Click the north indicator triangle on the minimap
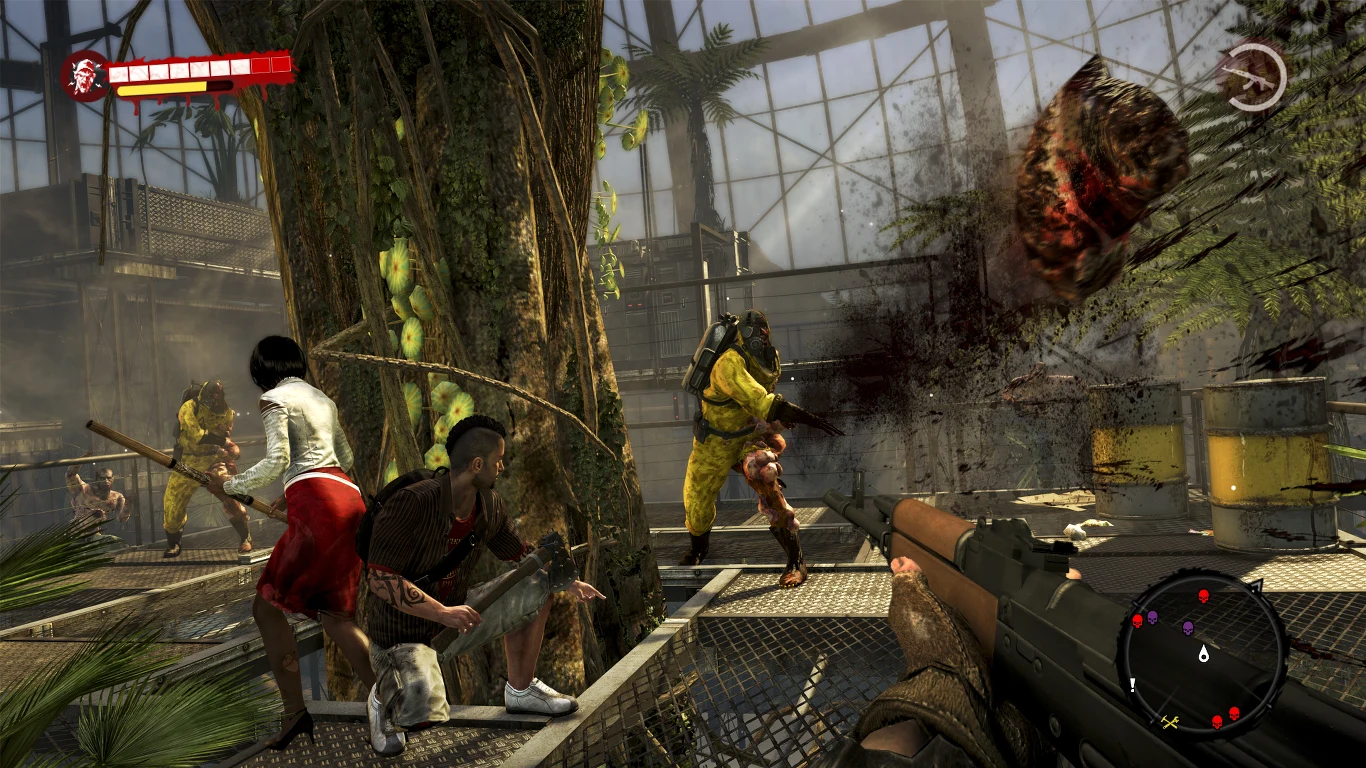The image size is (1366, 768). 1258,585
